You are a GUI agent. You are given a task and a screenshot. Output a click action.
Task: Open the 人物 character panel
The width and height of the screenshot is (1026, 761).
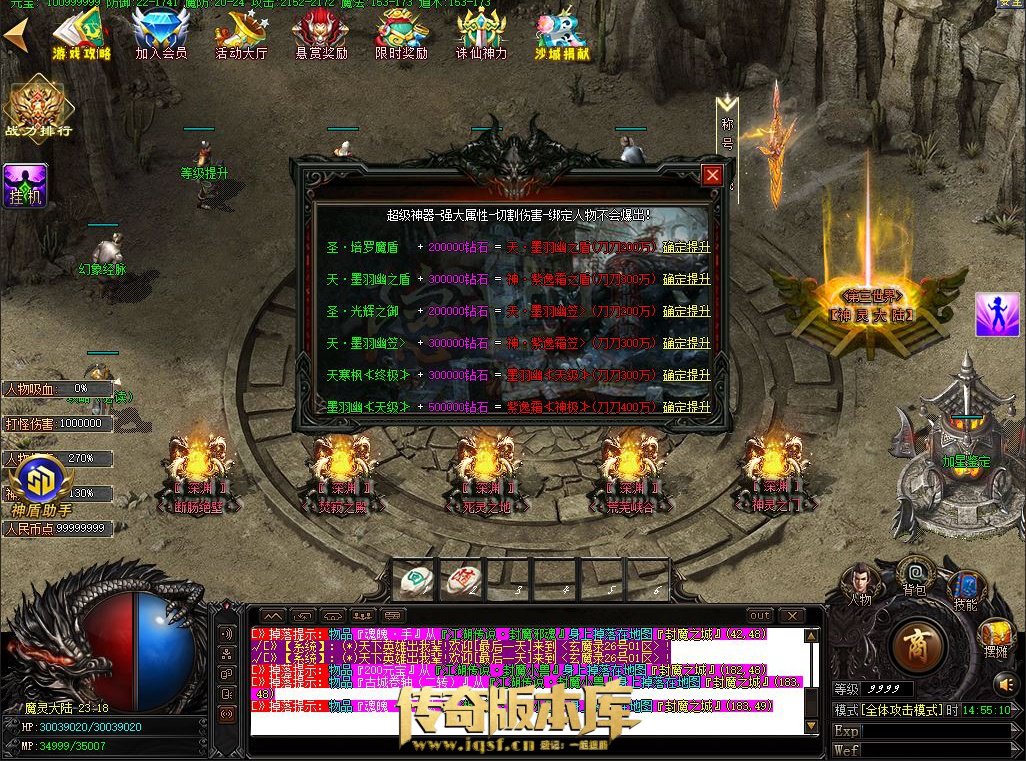[858, 583]
